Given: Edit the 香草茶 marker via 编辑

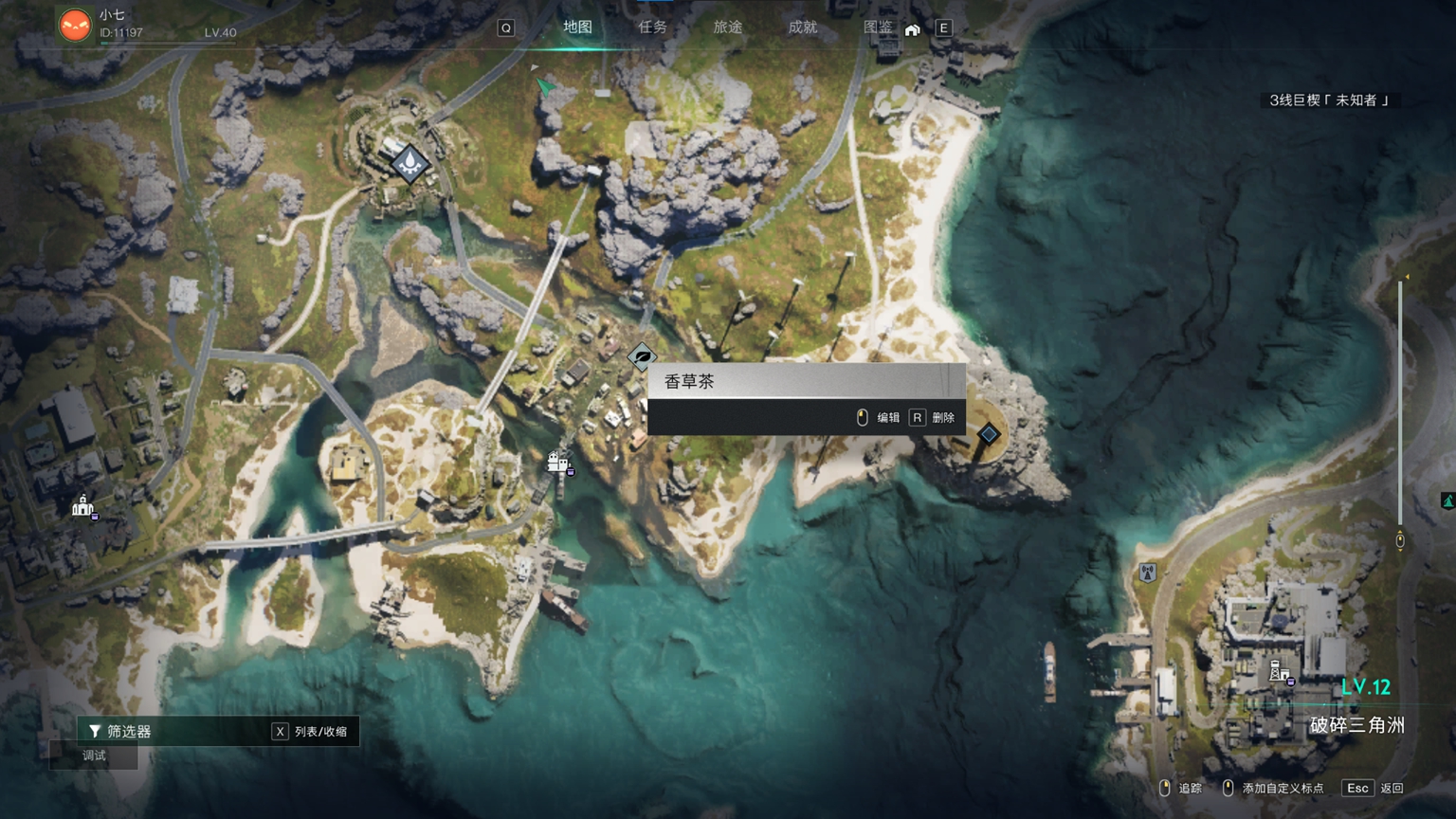Looking at the screenshot, I should tap(879, 417).
